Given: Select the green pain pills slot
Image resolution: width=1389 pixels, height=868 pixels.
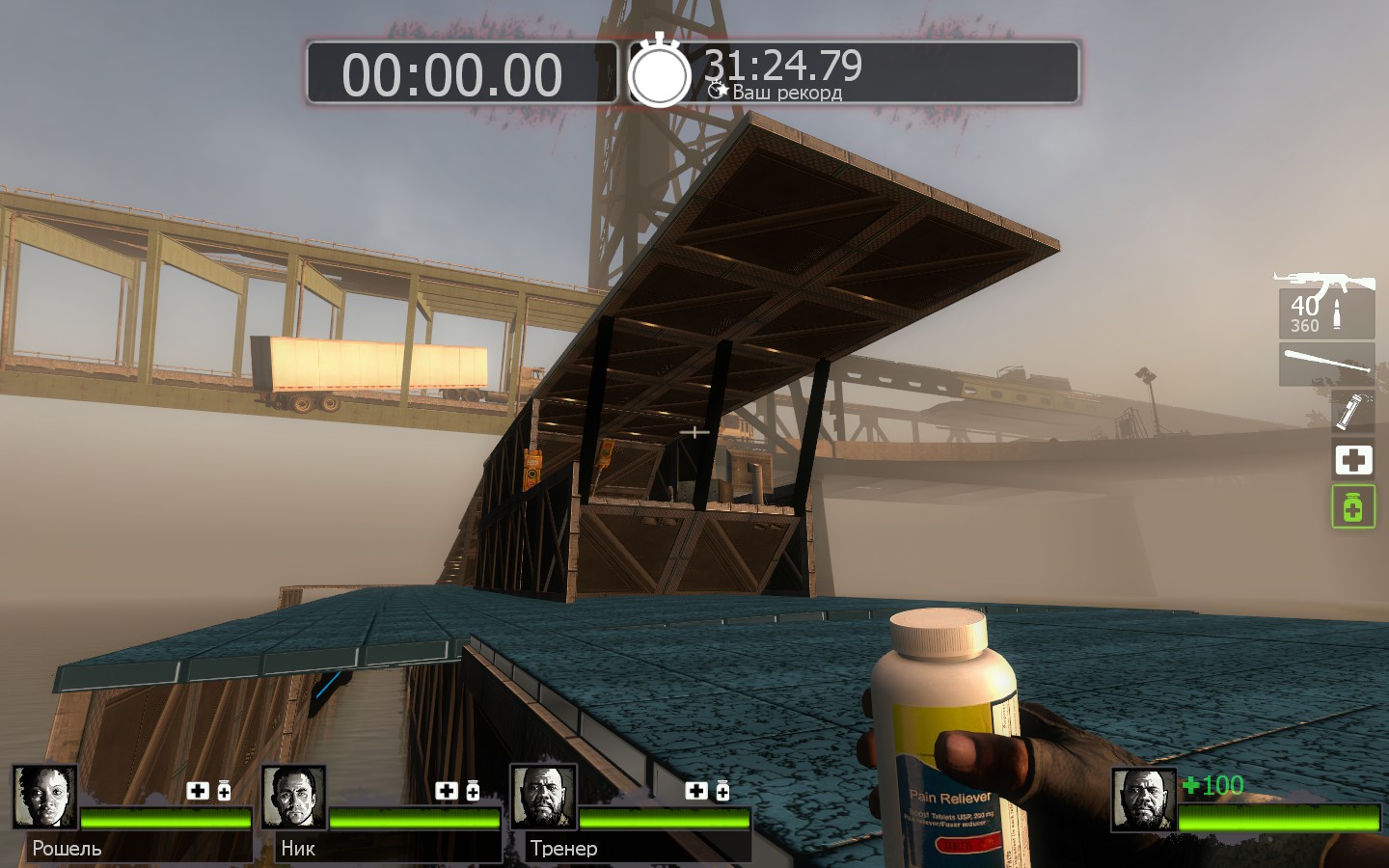Looking at the screenshot, I should [1352, 506].
